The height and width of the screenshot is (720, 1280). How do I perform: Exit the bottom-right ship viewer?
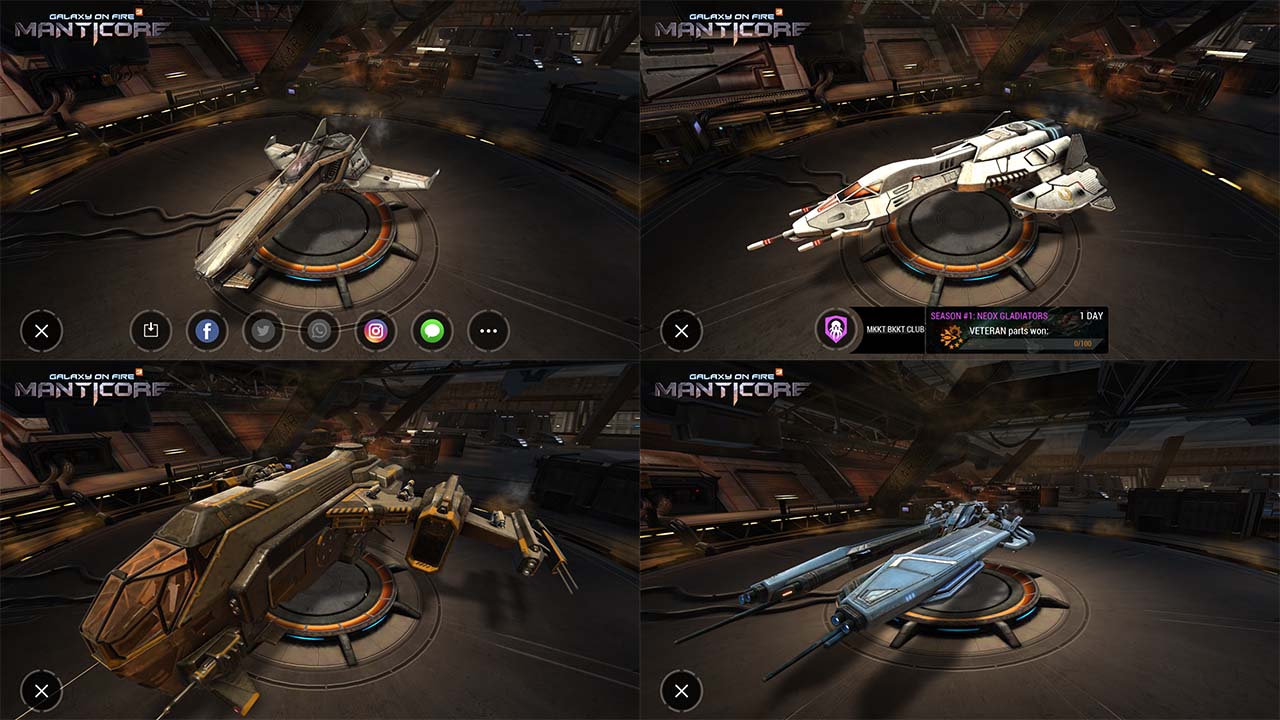click(x=681, y=690)
